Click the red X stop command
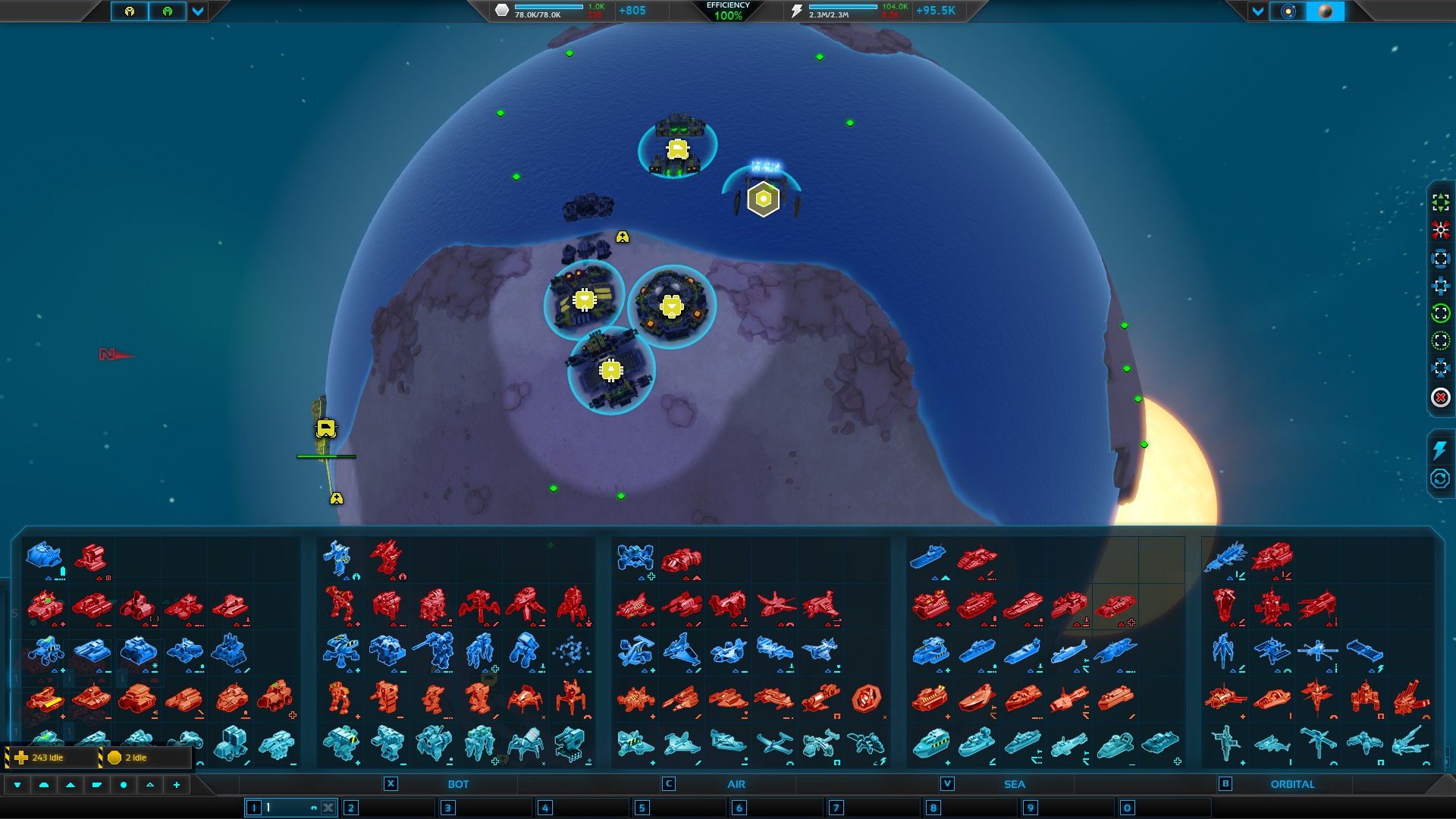 click(1440, 397)
